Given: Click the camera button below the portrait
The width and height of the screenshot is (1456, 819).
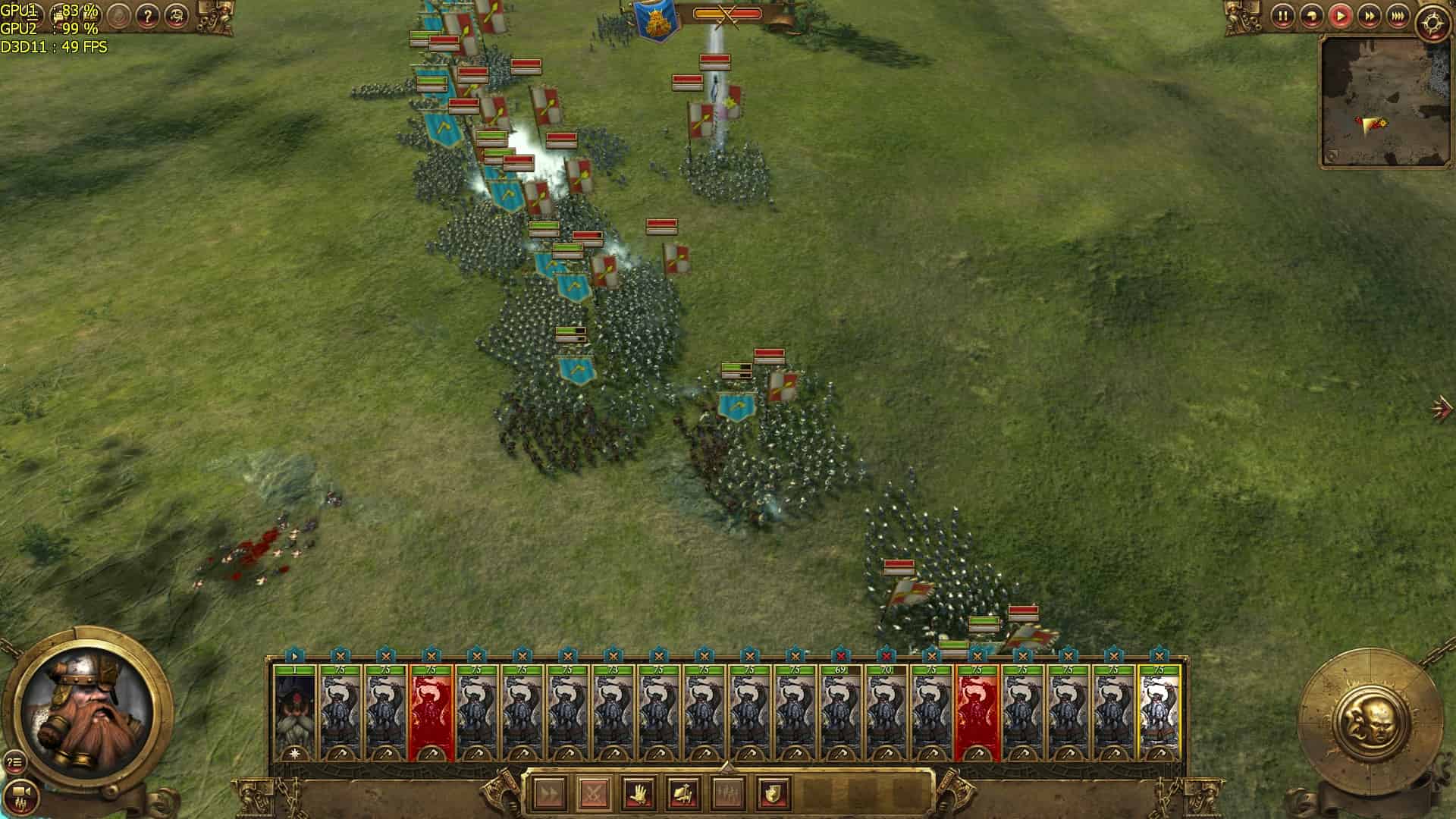Looking at the screenshot, I should (20, 793).
